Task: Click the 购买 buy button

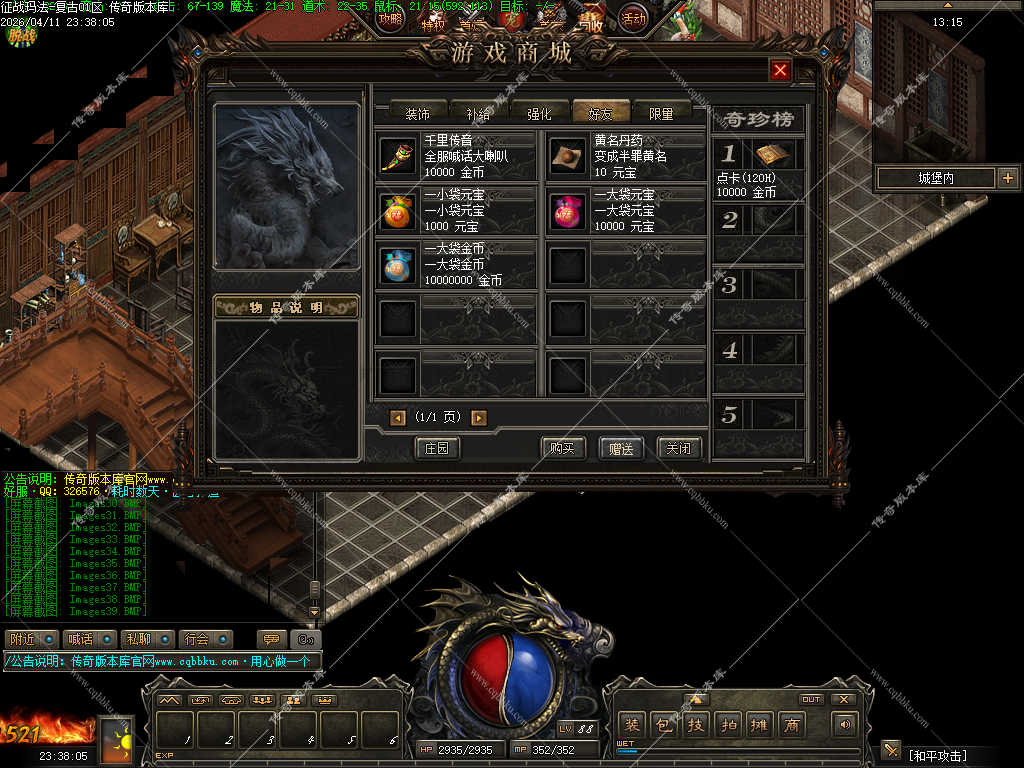Action: (562, 448)
